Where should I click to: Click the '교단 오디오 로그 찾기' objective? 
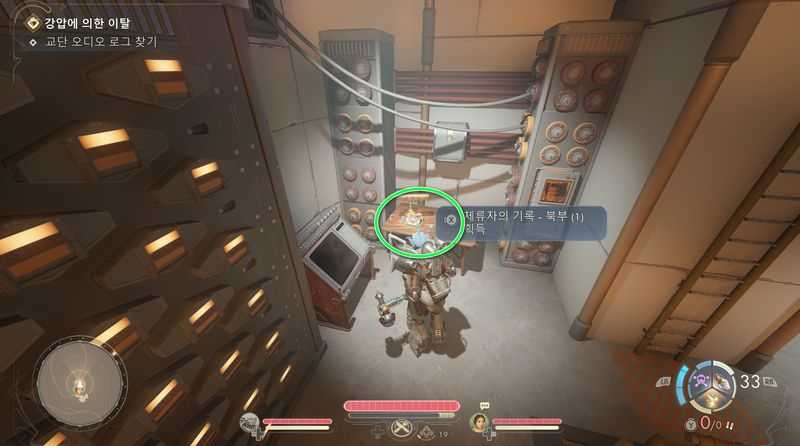click(96, 42)
